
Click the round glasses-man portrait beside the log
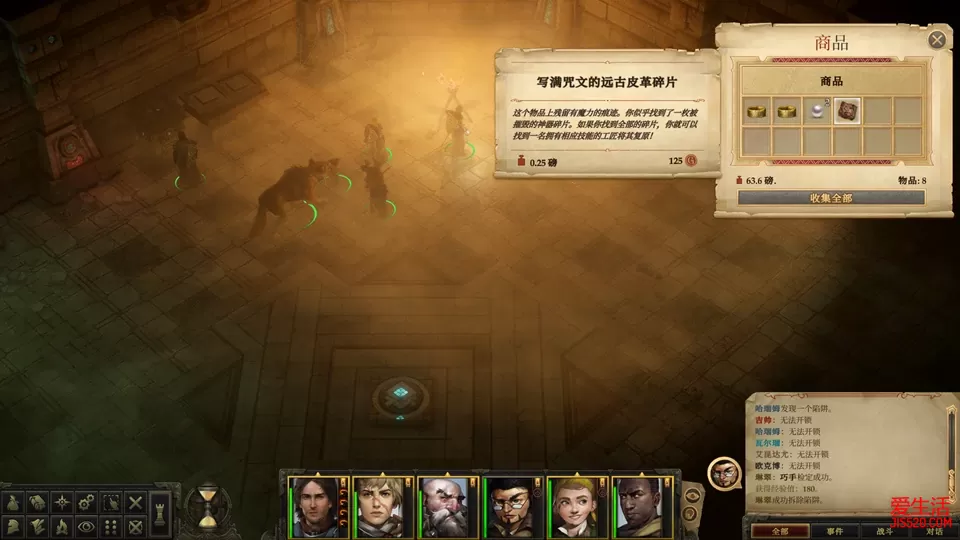coord(724,474)
